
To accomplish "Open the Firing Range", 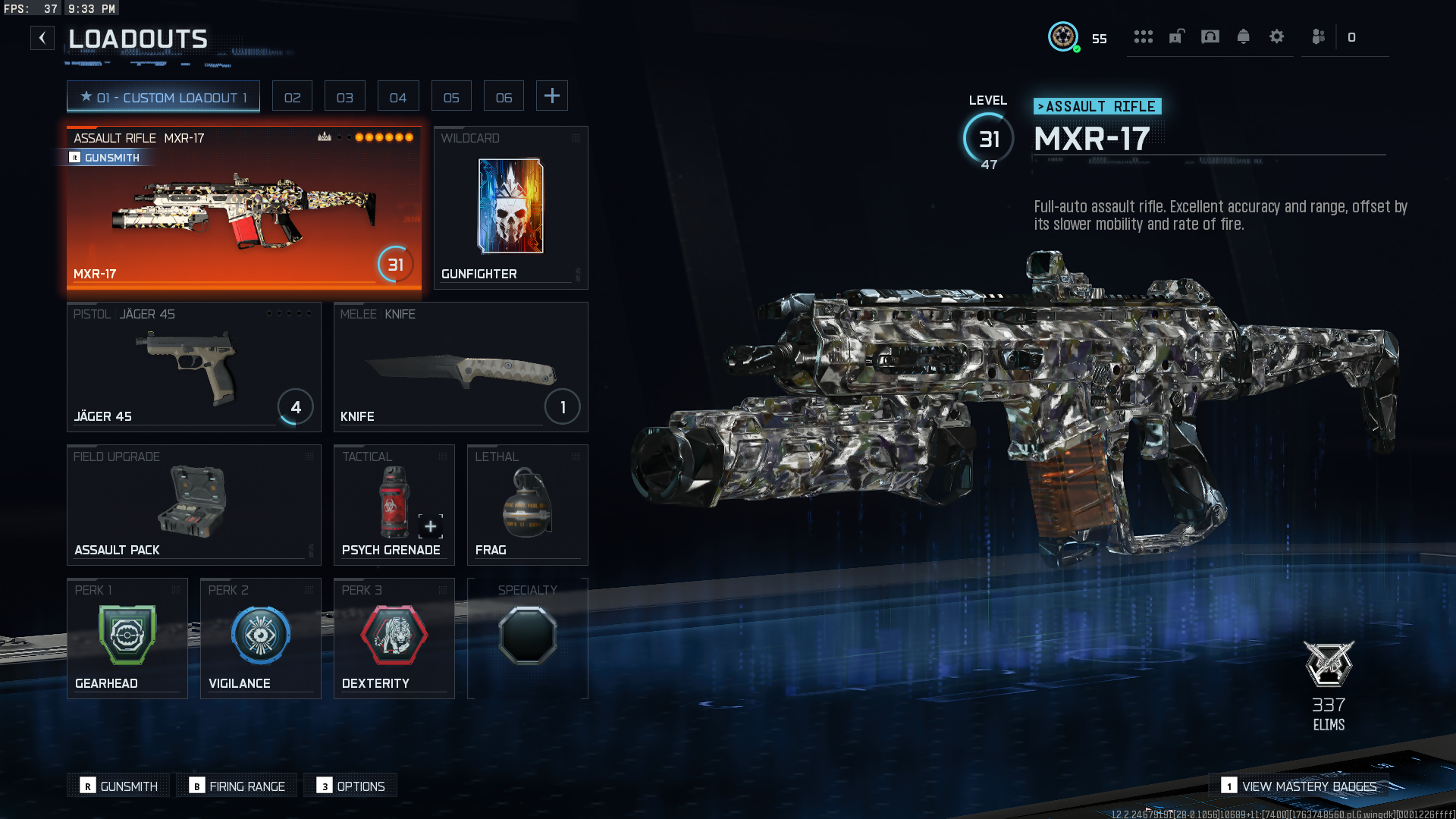I will click(x=237, y=786).
